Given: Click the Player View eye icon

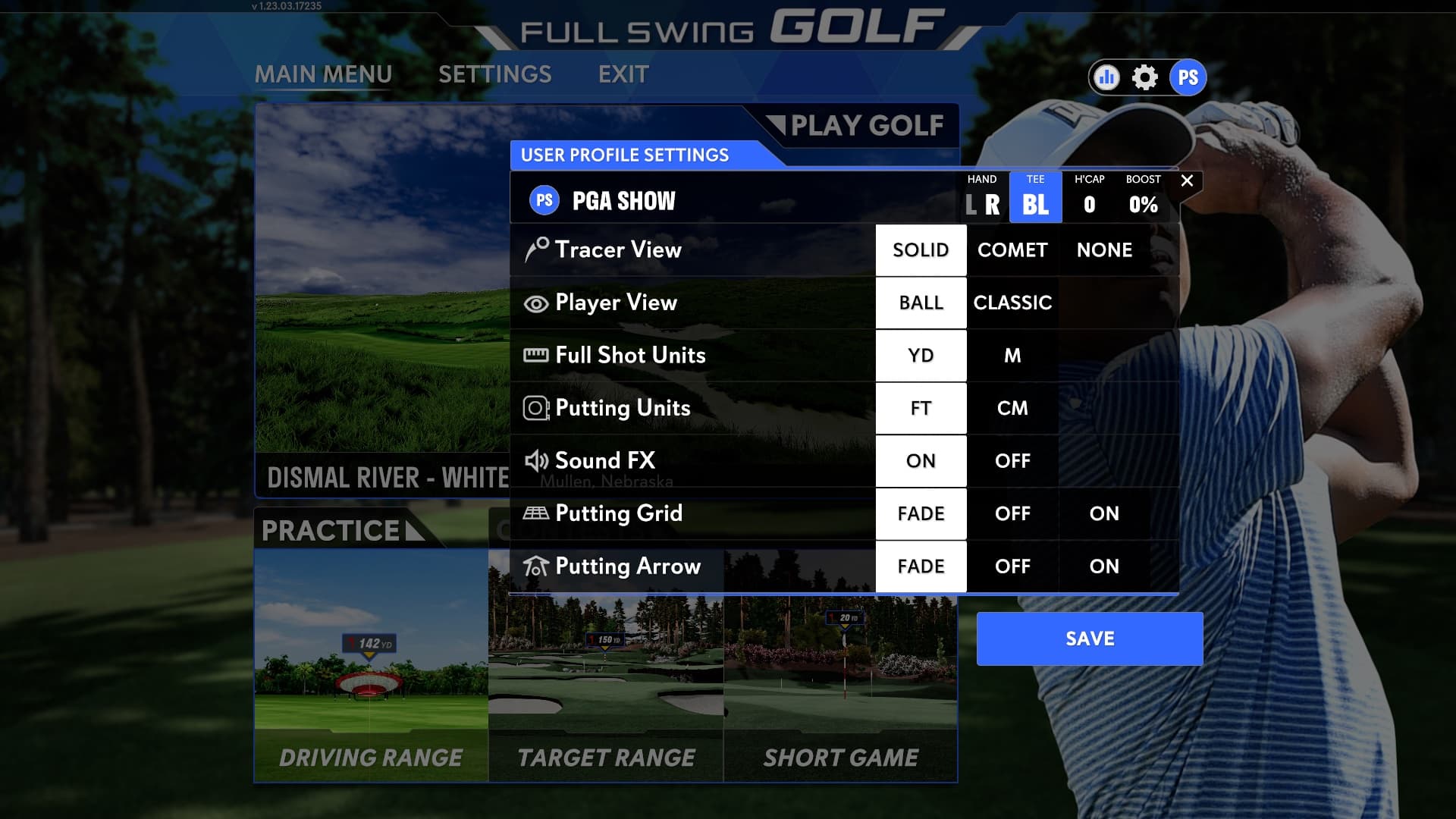Looking at the screenshot, I should (x=537, y=303).
